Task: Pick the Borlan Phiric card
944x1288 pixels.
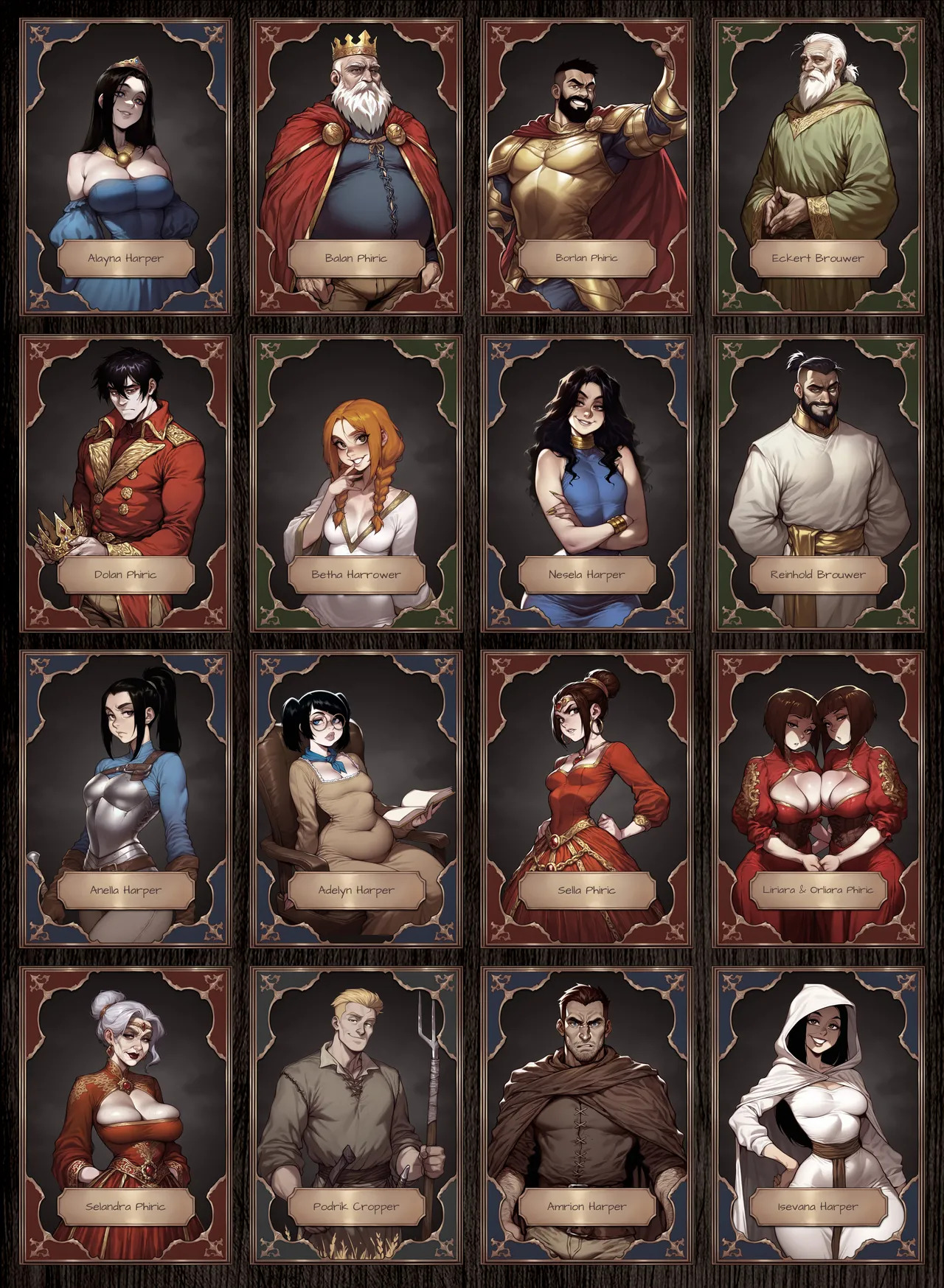Action: (x=587, y=167)
